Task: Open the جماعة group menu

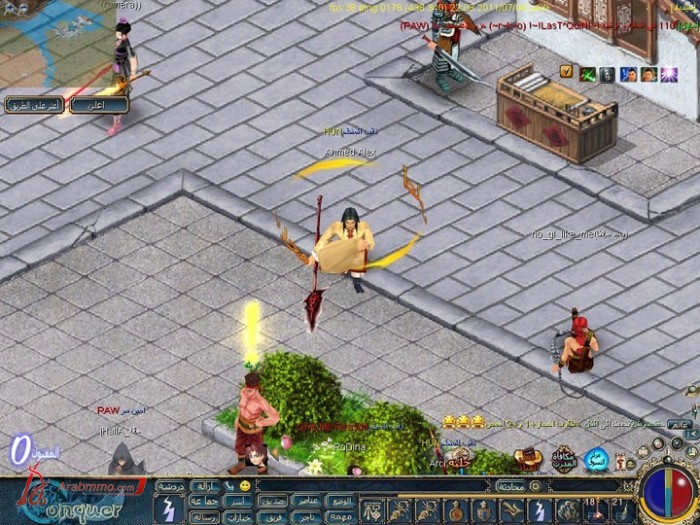Action: [x=204, y=500]
